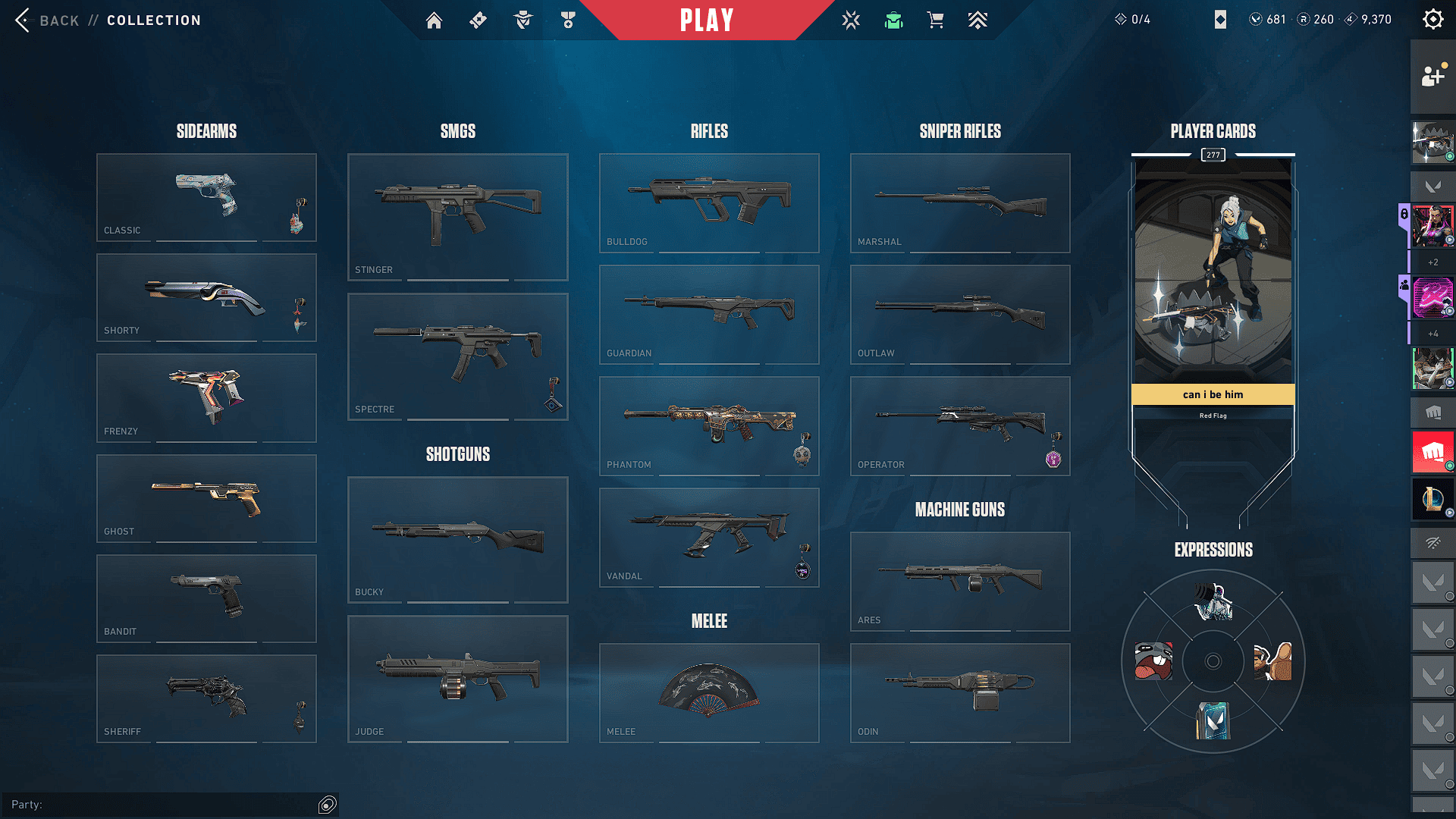1456x819 pixels.
Task: Choose the Frenzy weapon tile
Action: (206, 398)
